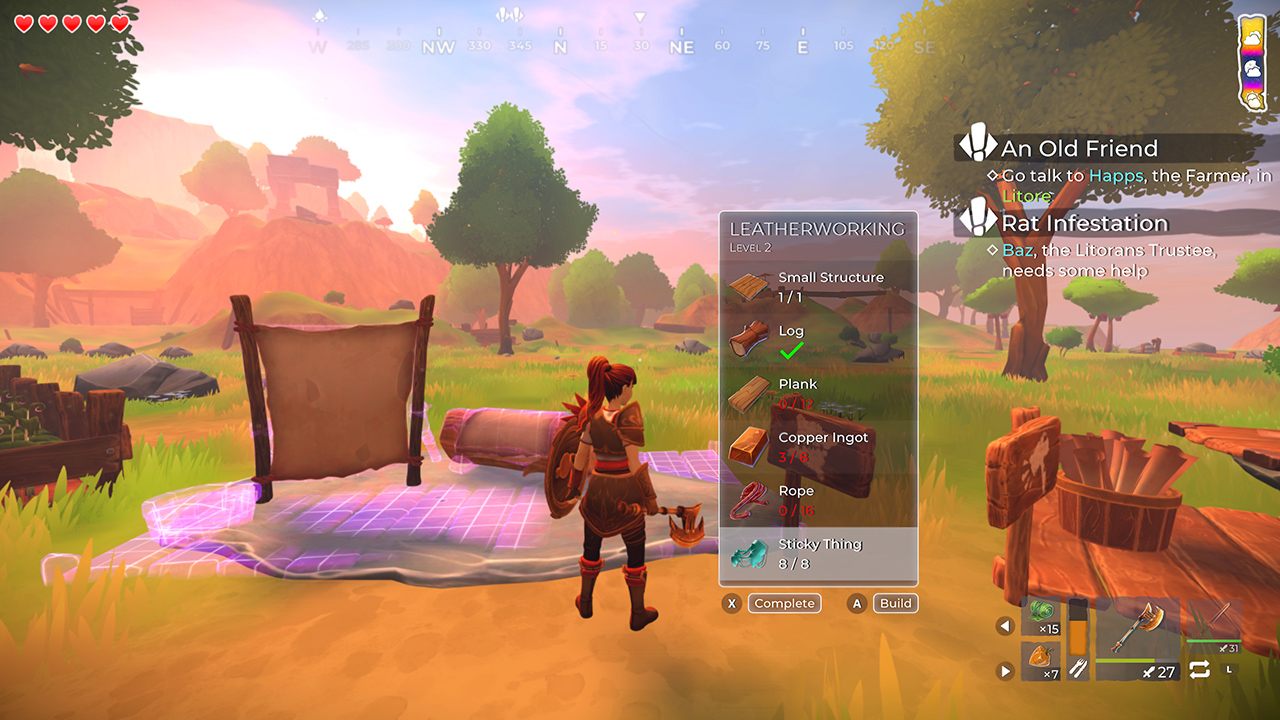The width and height of the screenshot is (1280, 720).
Task: Open the weather forecast indicator
Action: [1253, 62]
